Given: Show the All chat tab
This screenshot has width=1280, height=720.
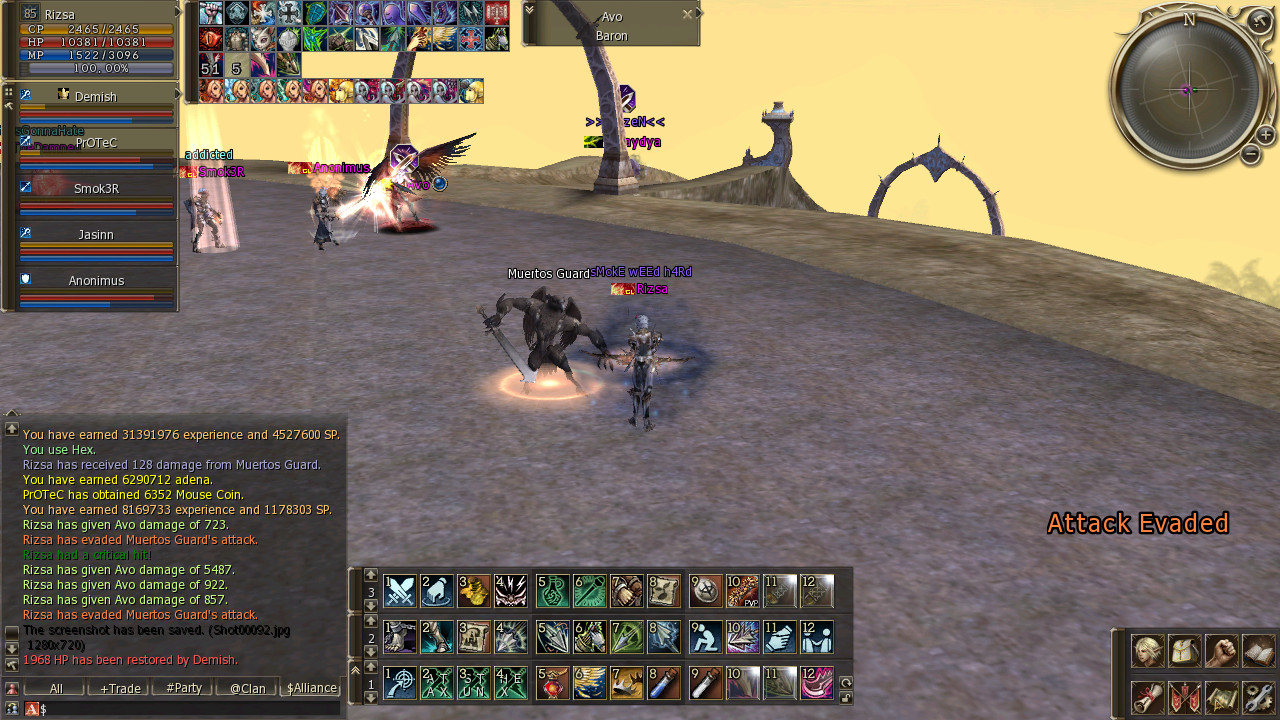Looking at the screenshot, I should click(55, 688).
